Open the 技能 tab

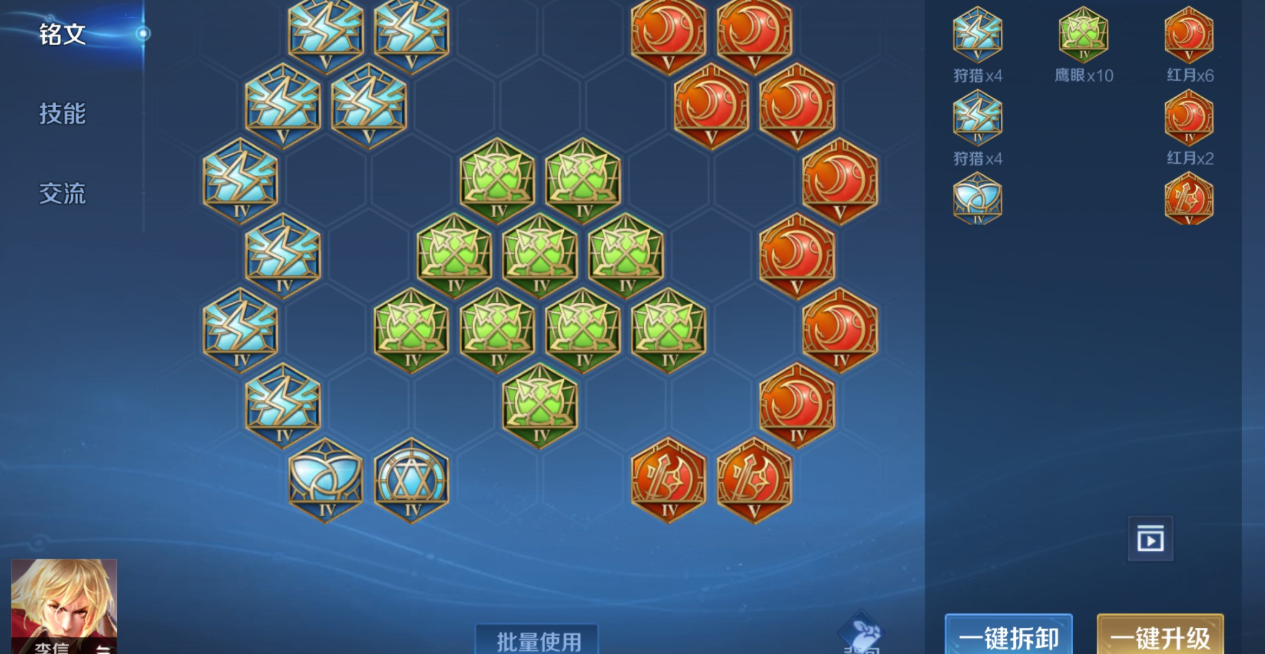pos(62,114)
